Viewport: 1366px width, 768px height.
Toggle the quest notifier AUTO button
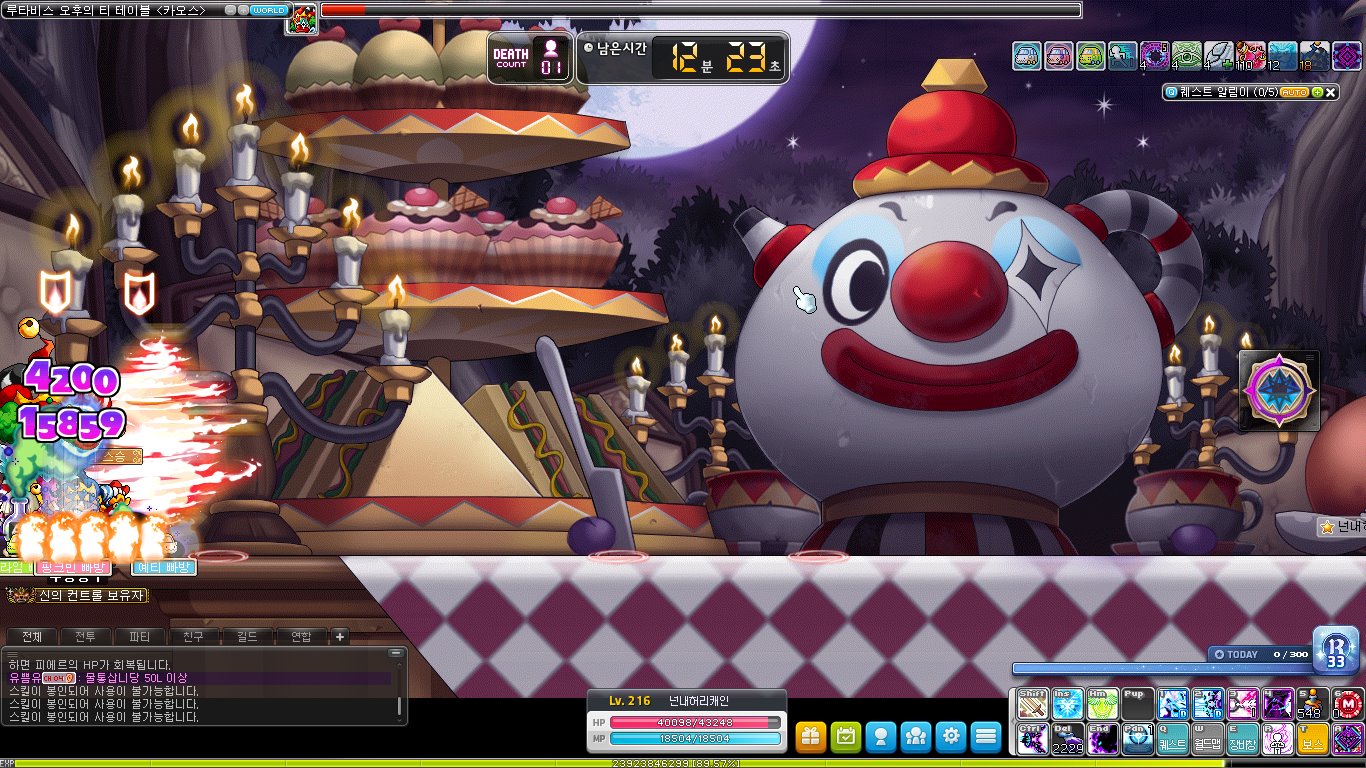pos(1294,92)
